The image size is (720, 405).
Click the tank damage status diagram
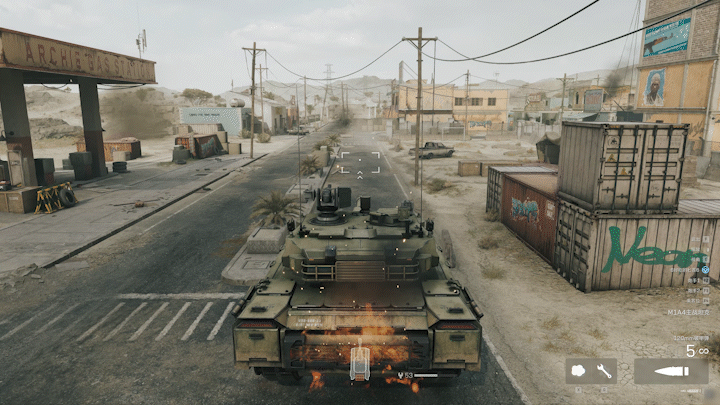click(x=360, y=363)
